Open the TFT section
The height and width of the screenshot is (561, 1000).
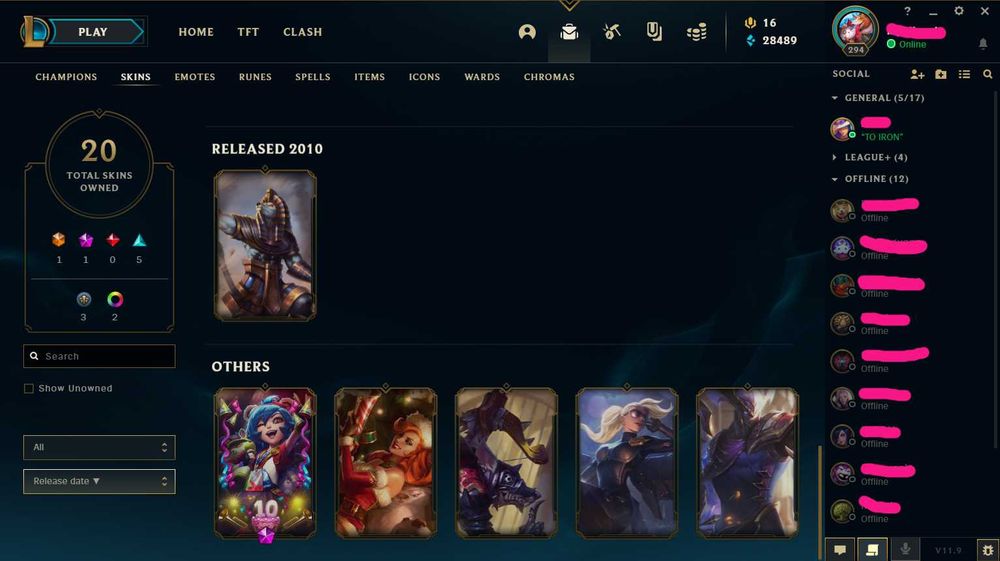pos(248,32)
